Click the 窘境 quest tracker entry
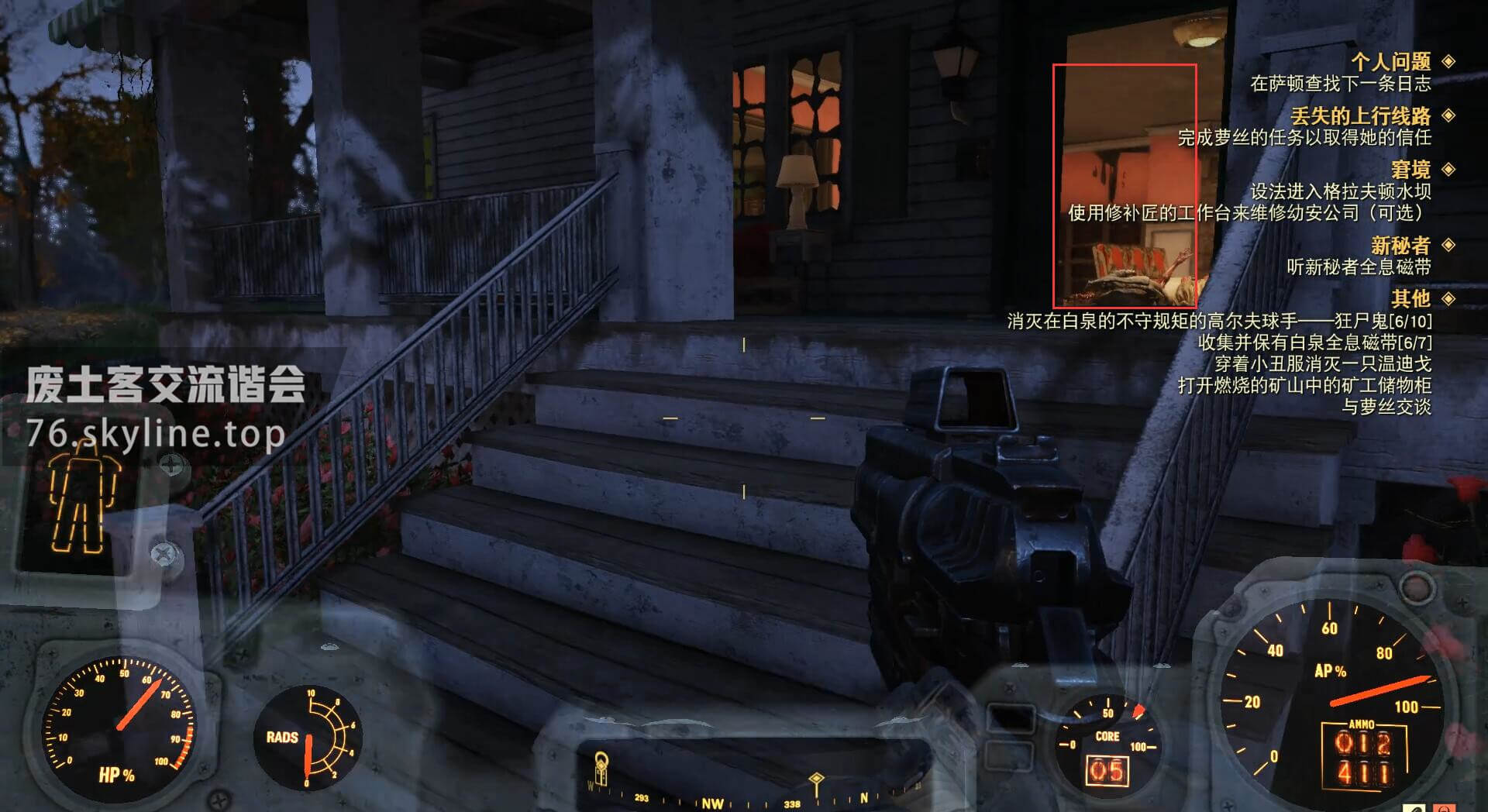This screenshot has height=812, width=1488. coord(1410,170)
